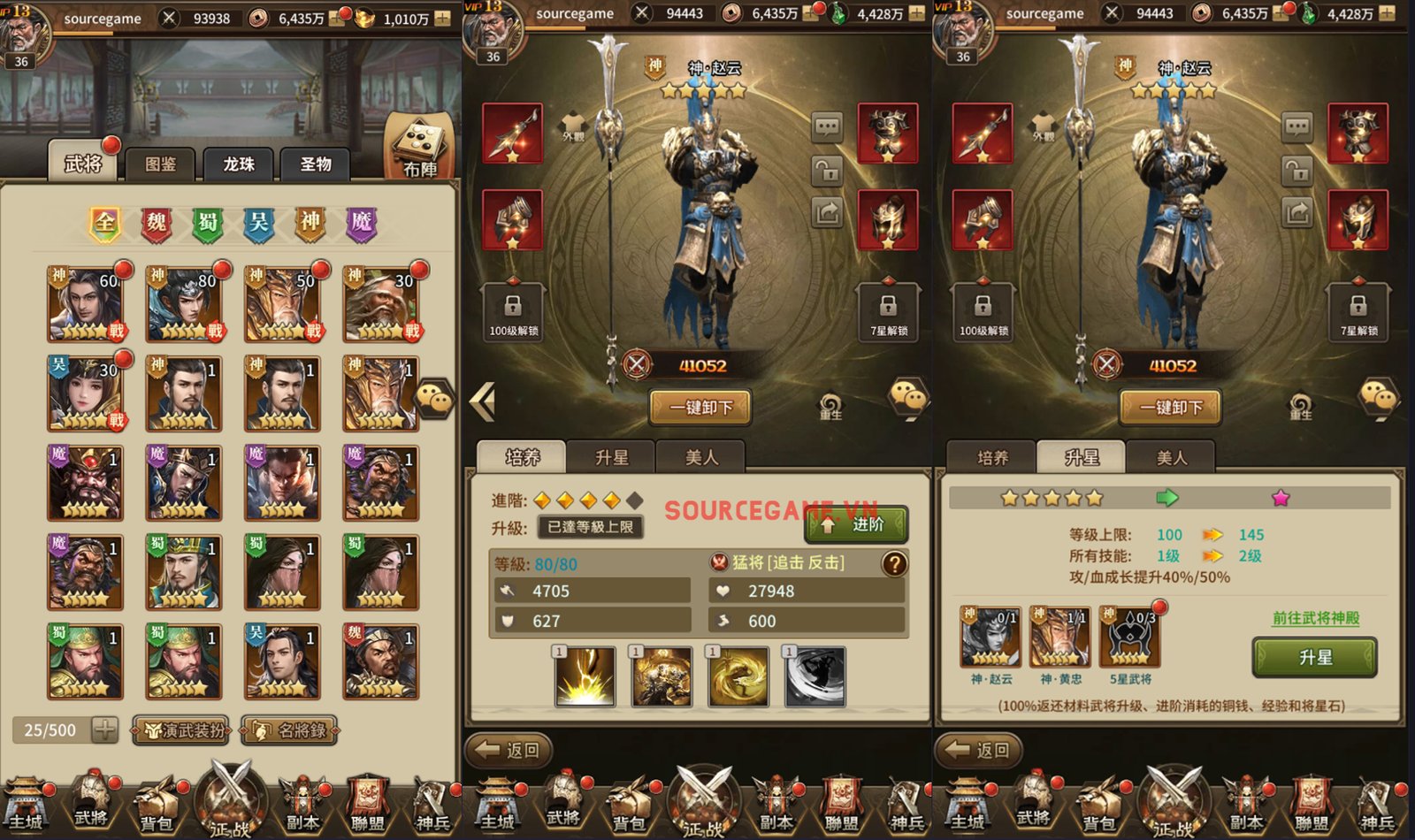Image resolution: width=1415 pixels, height=840 pixels.
Task: Click the green 进阶 advance button
Action: click(x=855, y=525)
